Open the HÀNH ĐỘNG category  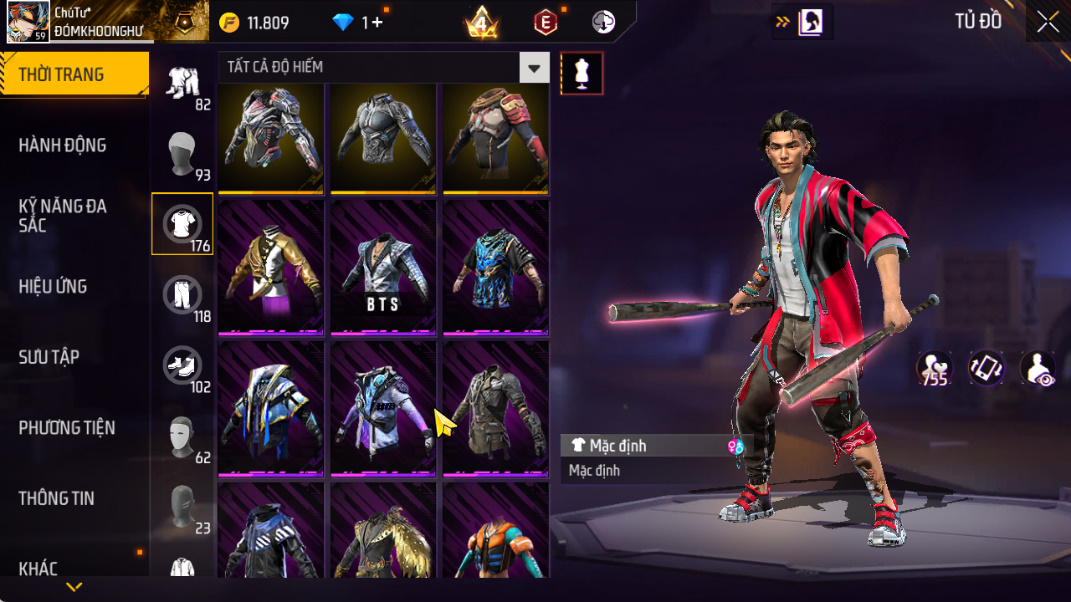coord(62,145)
